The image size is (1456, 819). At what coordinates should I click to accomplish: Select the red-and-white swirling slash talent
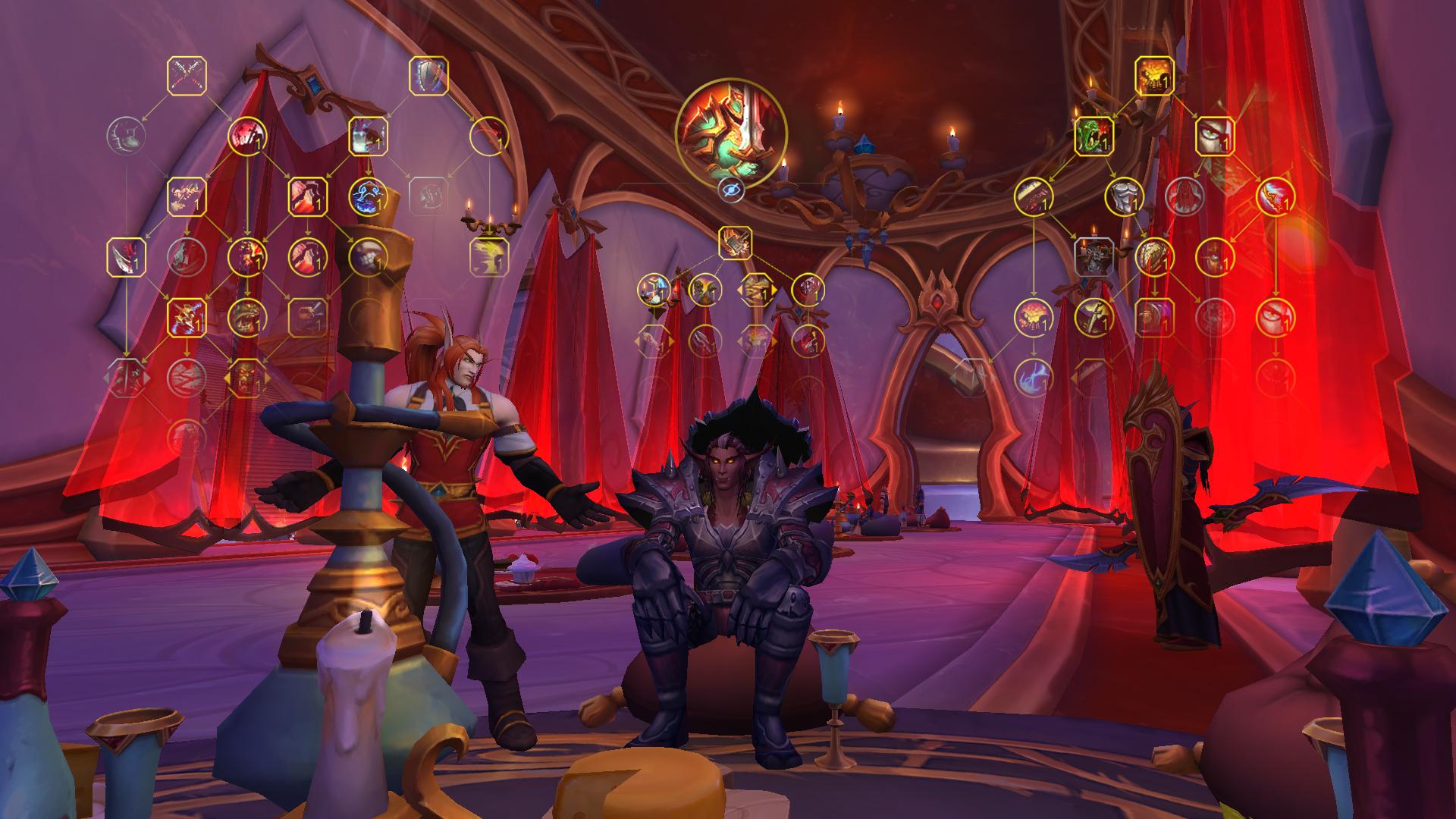click(1276, 196)
